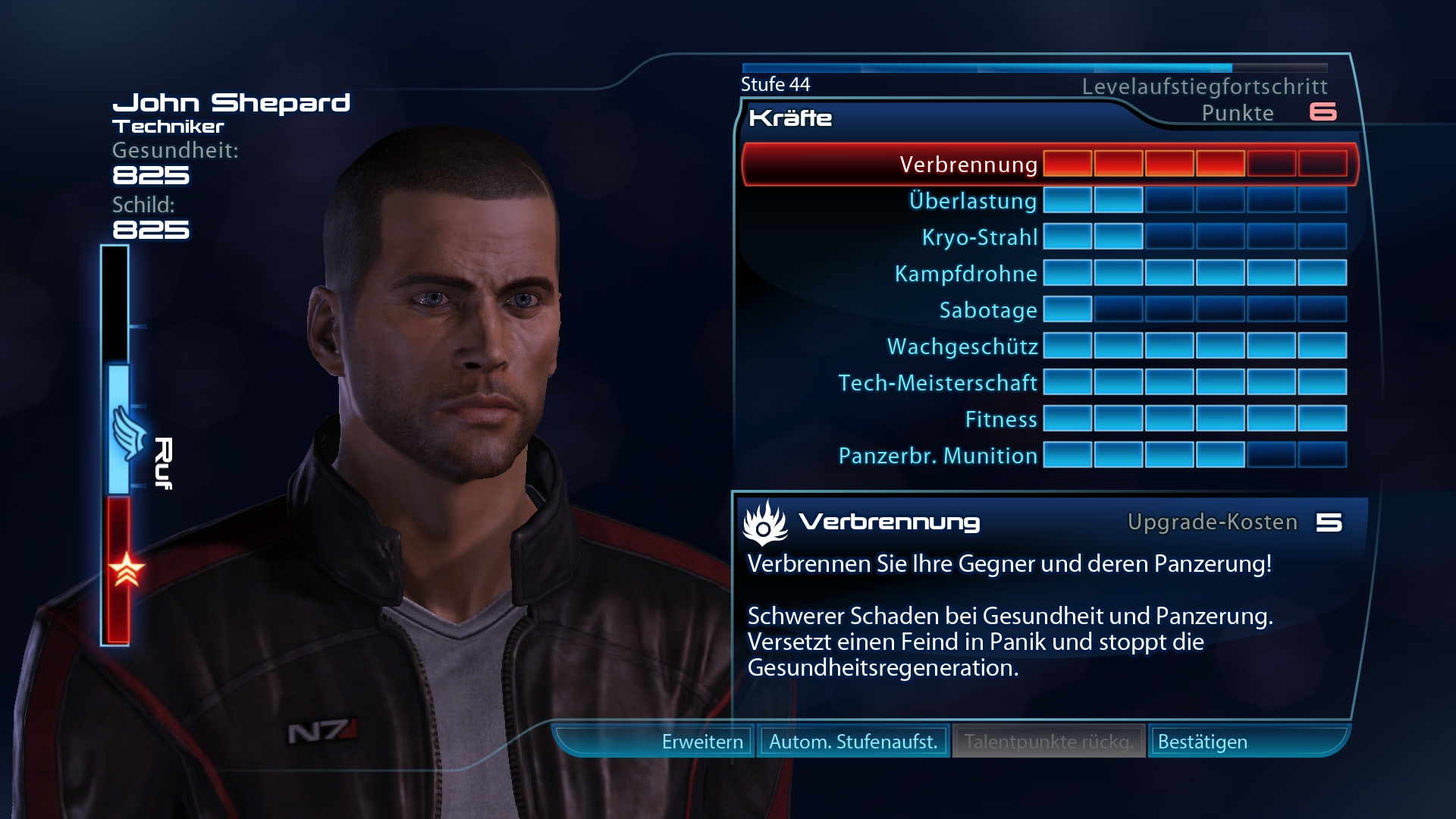Image resolution: width=1456 pixels, height=819 pixels.
Task: Select the Sabotage power
Action: 987,310
